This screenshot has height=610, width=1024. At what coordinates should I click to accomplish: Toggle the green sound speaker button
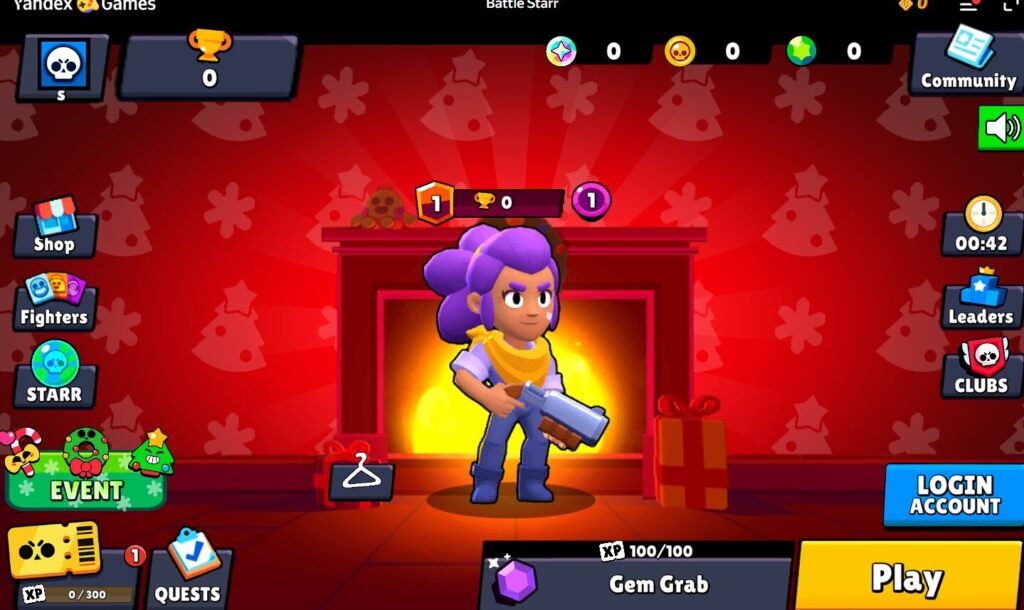point(1000,128)
